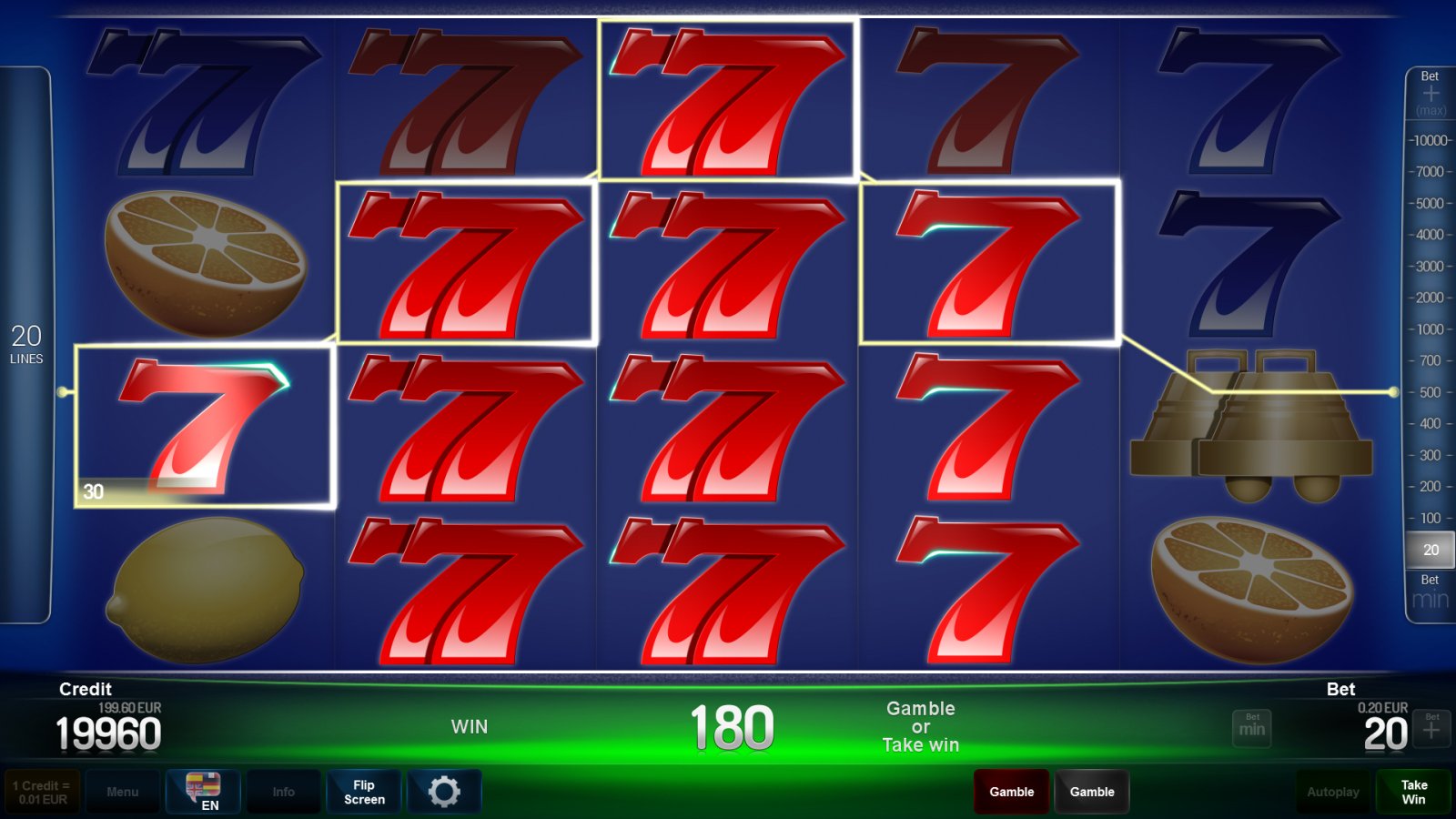Toggle the Flip Screen option

pyautogui.click(x=363, y=791)
